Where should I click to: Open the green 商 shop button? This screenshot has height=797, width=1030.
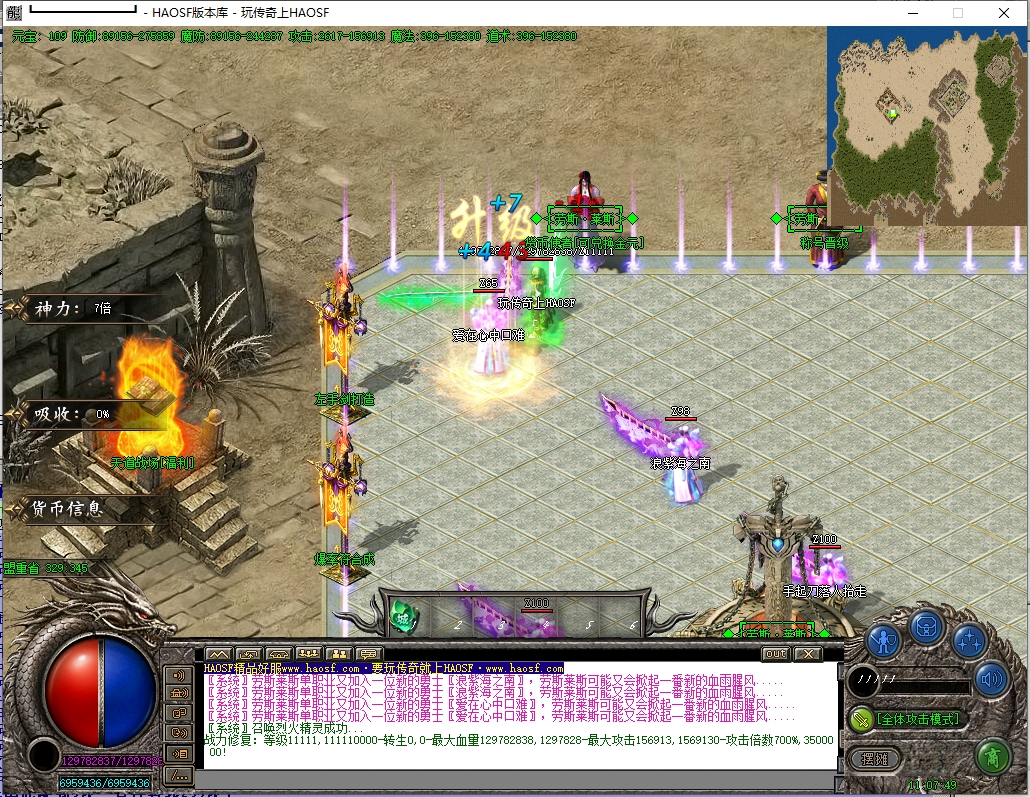coord(992,755)
